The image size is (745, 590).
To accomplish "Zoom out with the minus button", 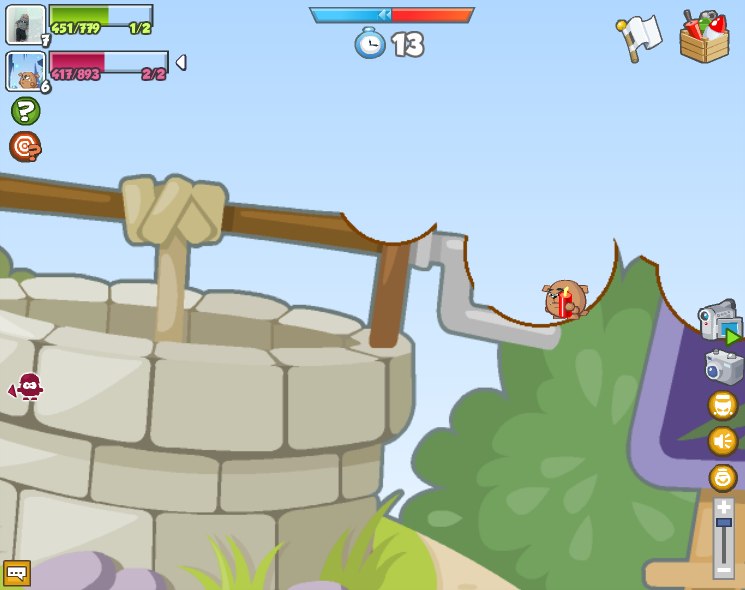I will tap(723, 570).
